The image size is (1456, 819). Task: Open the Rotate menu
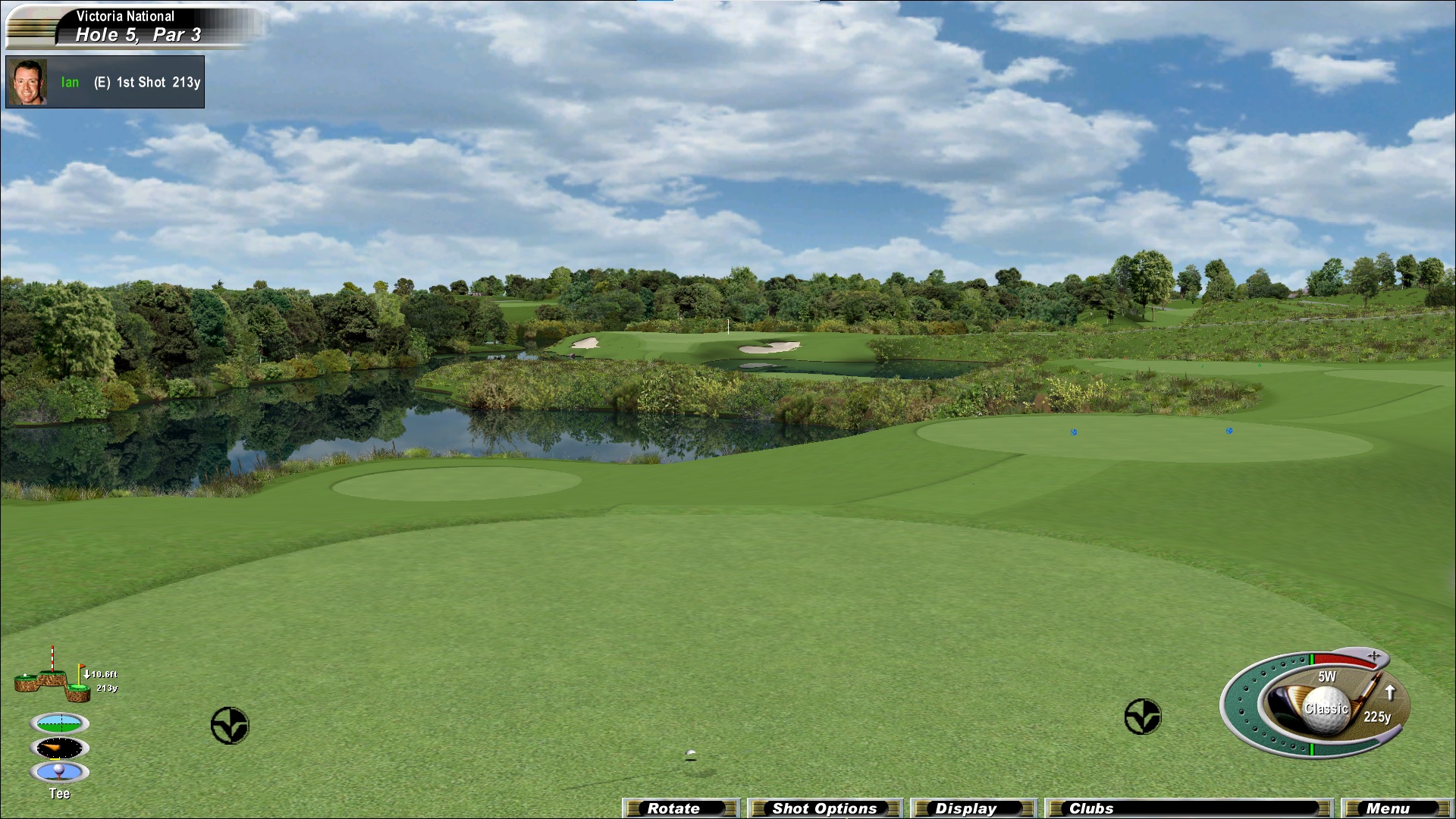point(679,808)
